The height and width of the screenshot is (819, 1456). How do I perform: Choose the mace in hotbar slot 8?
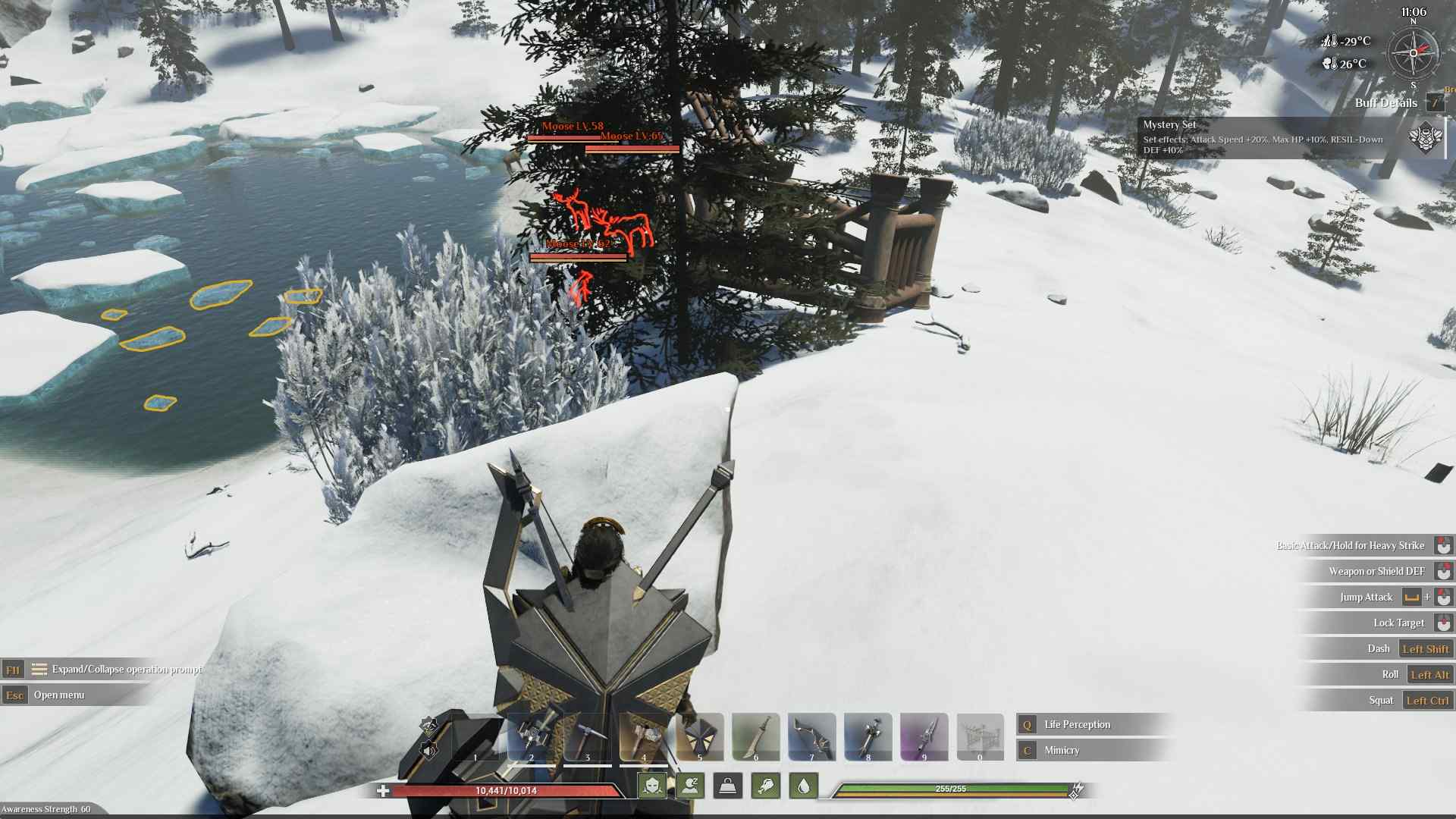click(x=868, y=736)
